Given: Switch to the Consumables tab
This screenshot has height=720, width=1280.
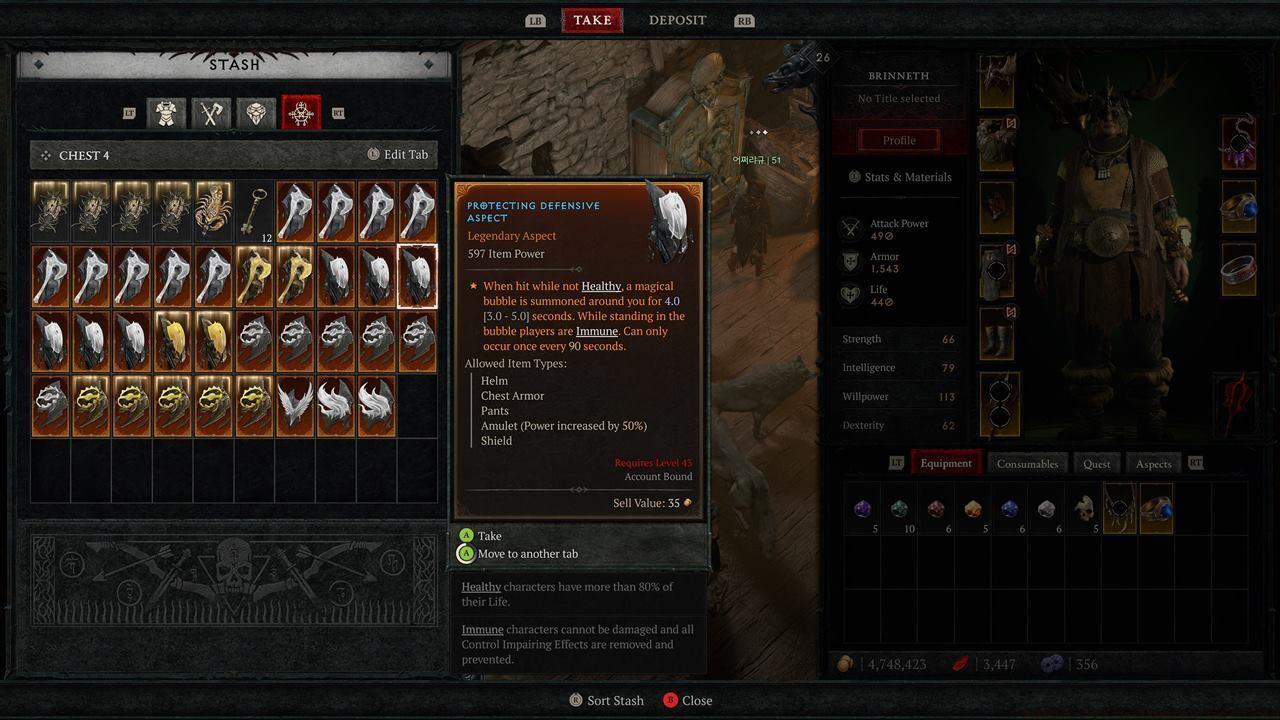Looking at the screenshot, I should (1027, 463).
